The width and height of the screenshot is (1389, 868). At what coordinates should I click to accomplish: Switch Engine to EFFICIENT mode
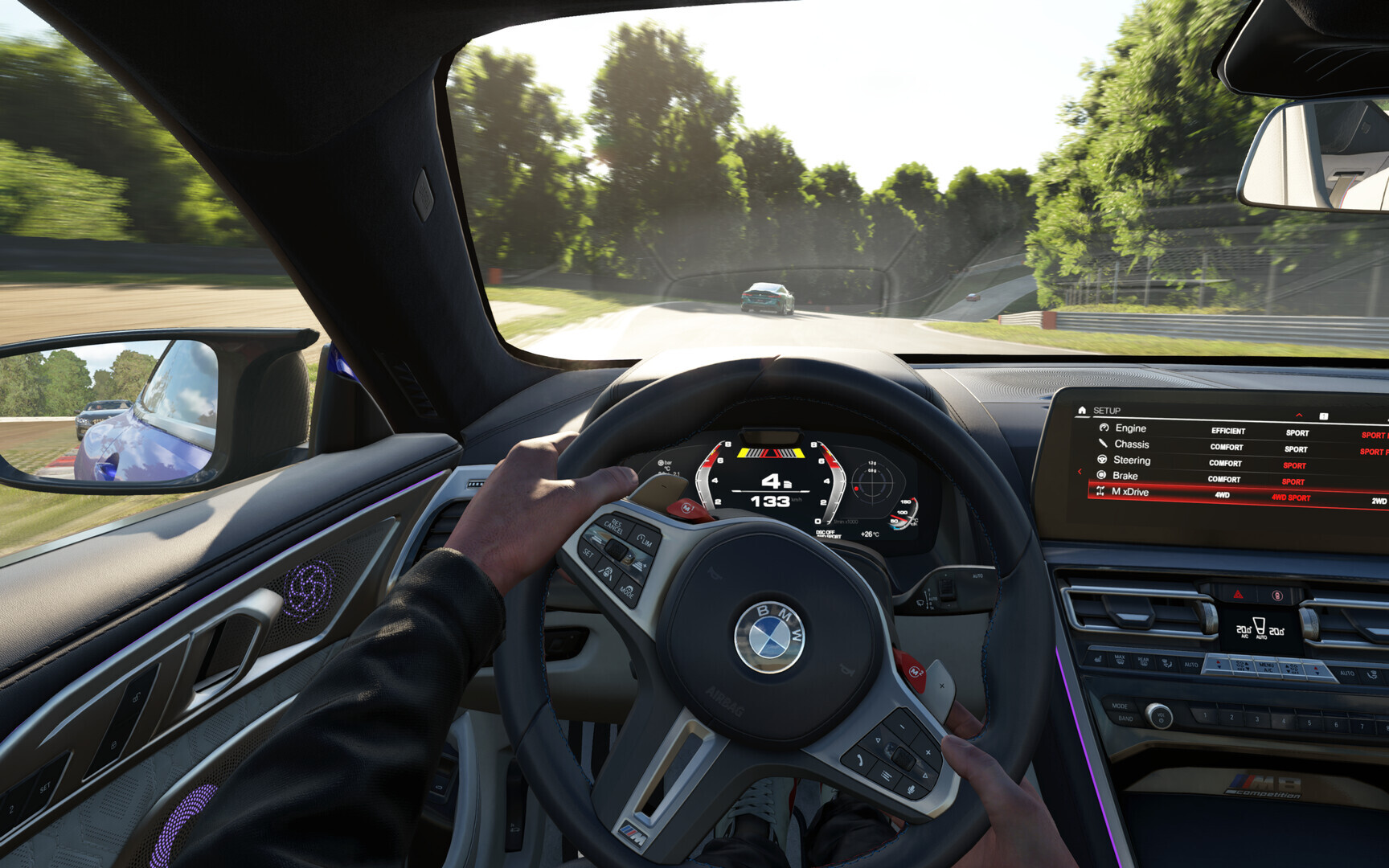[1228, 431]
